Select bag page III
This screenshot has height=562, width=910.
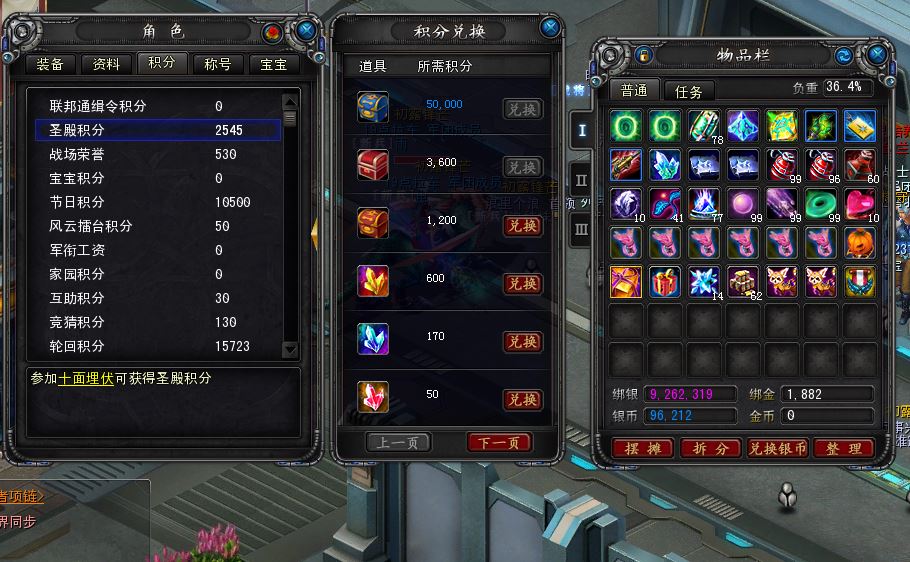click(x=581, y=229)
